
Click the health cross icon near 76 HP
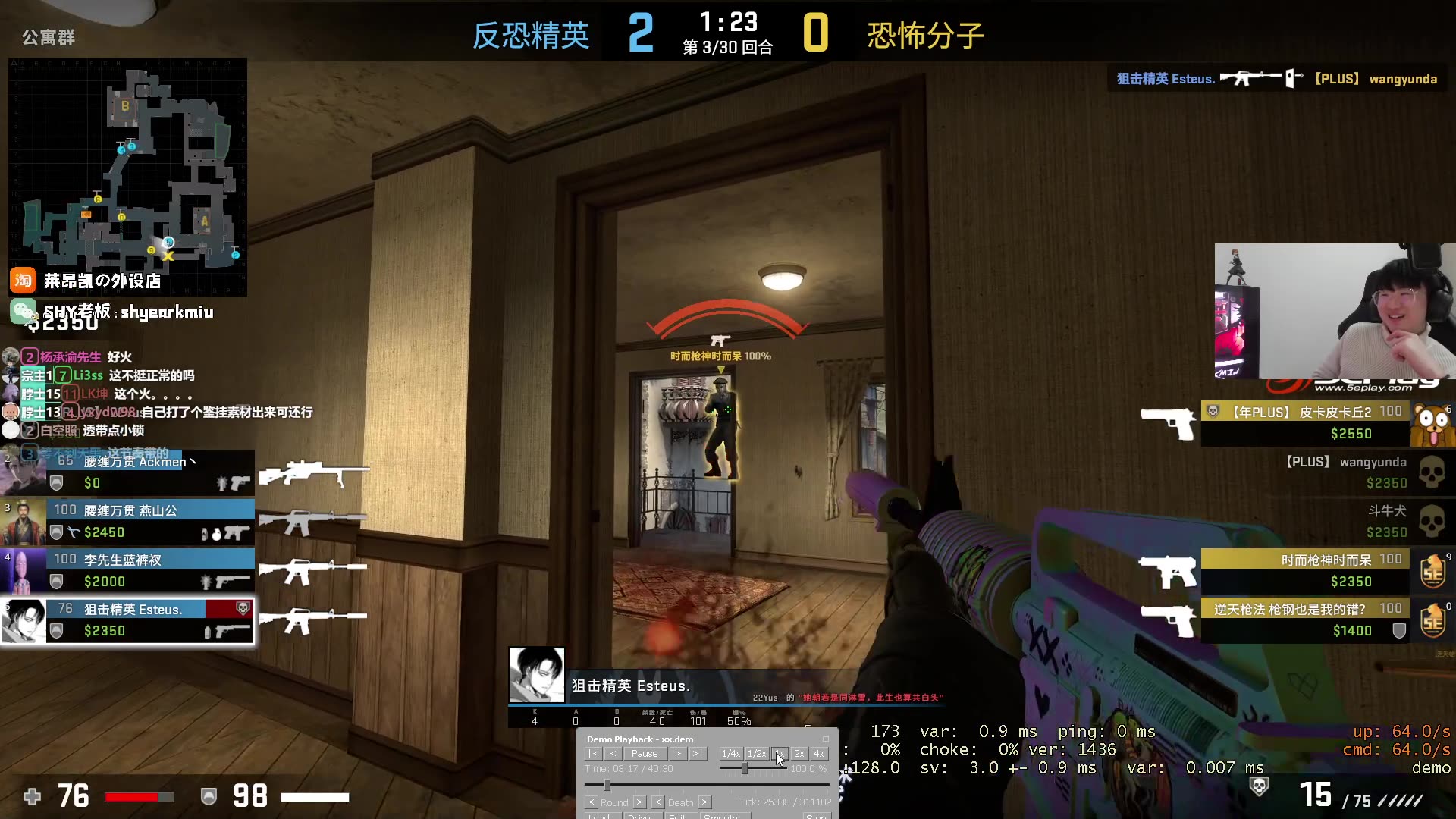32,797
